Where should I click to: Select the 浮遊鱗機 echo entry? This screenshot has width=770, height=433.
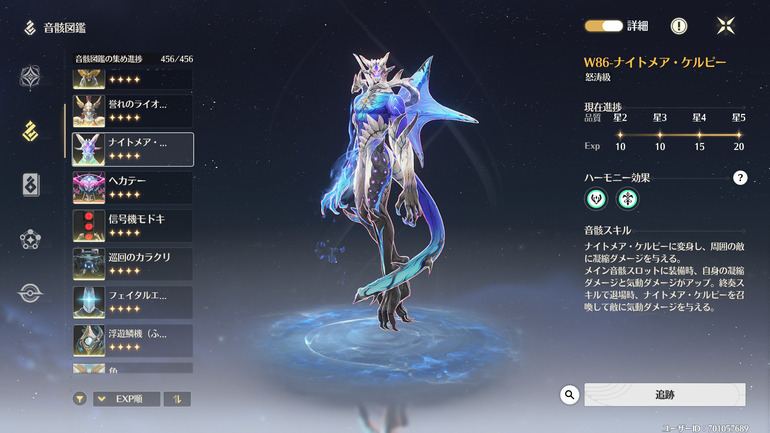(132, 339)
